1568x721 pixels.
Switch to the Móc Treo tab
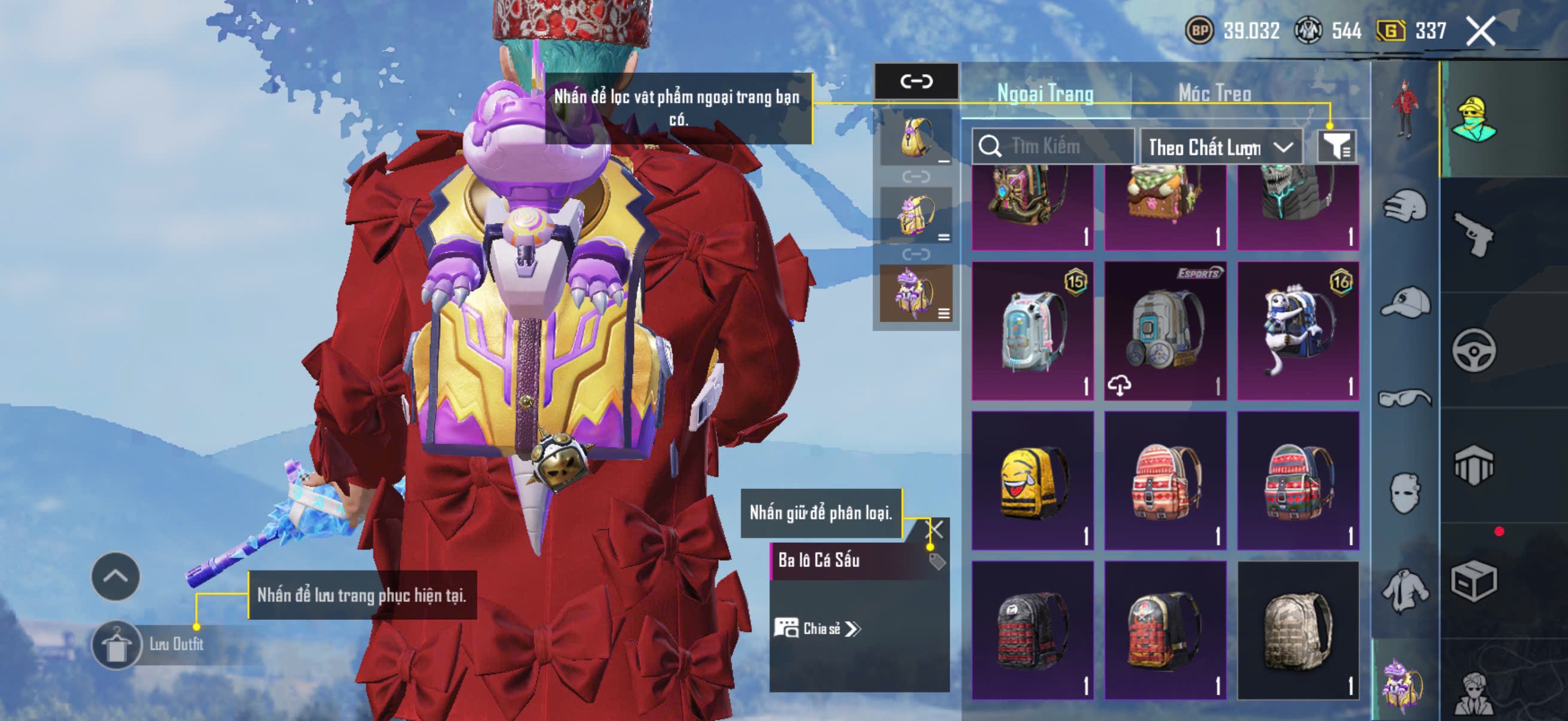pyautogui.click(x=1215, y=93)
